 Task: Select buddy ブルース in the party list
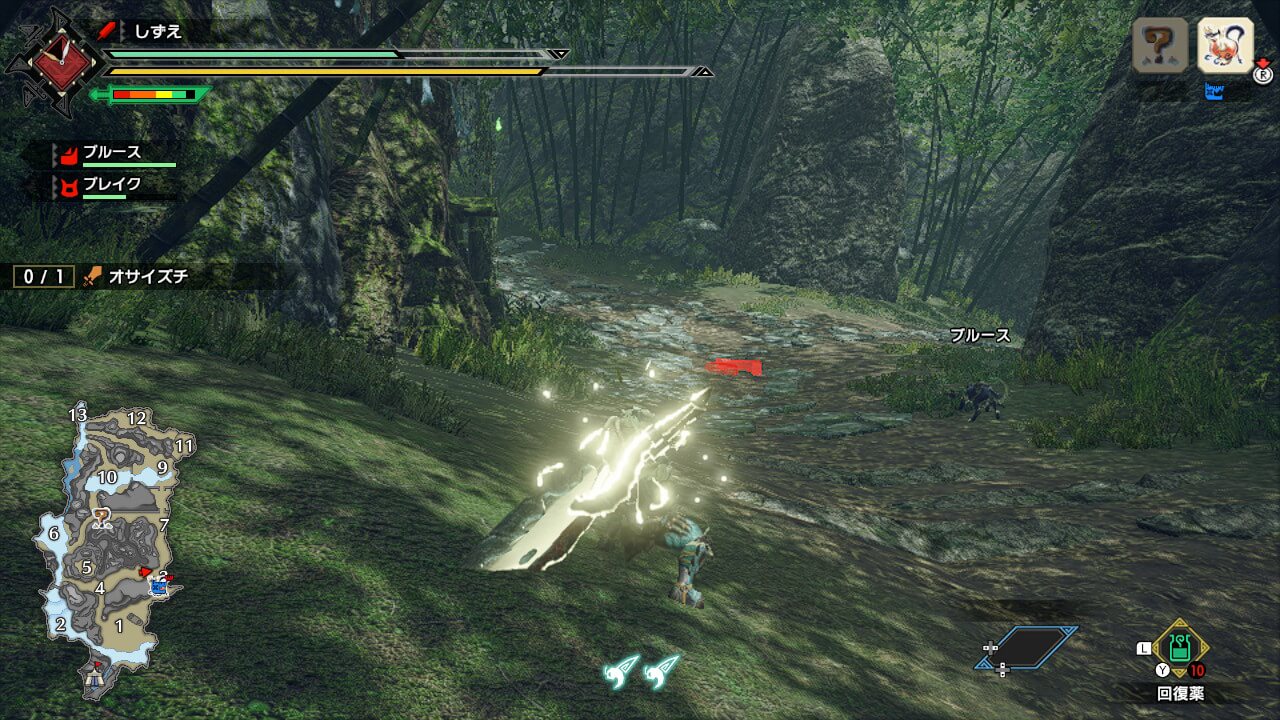112,154
